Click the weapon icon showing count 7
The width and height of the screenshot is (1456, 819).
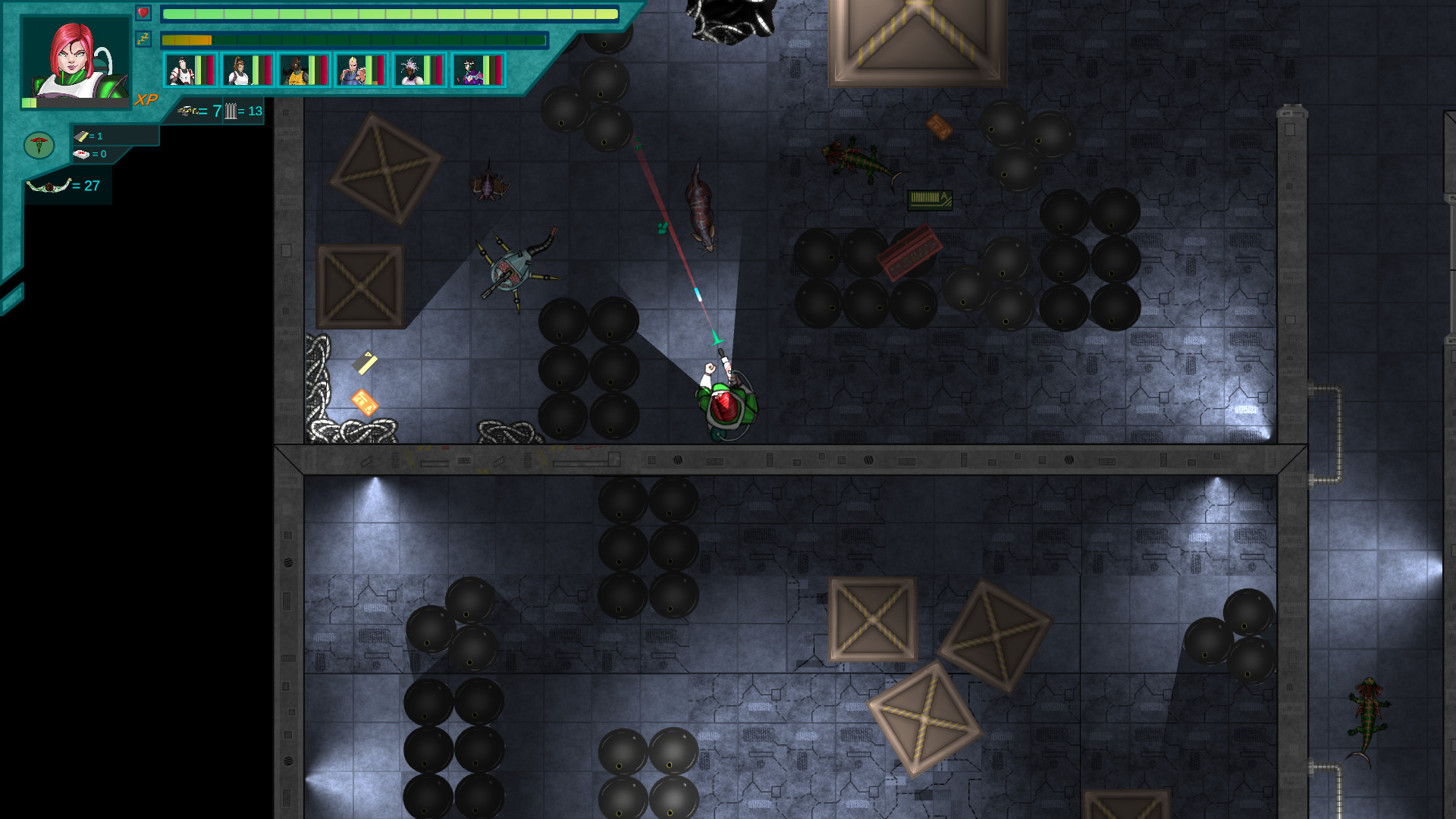tap(188, 111)
